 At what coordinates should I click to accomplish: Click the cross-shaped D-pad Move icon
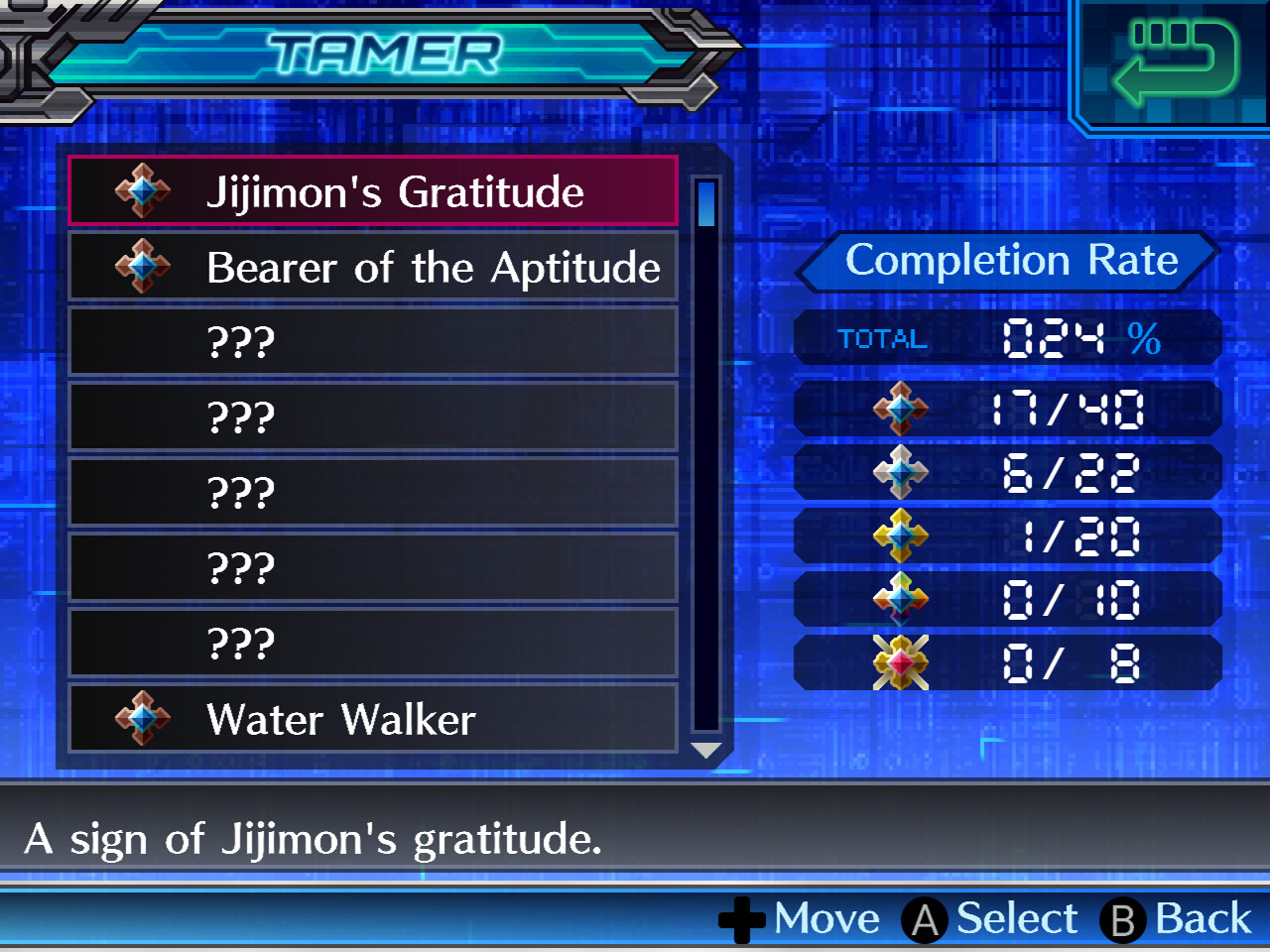tap(740, 919)
